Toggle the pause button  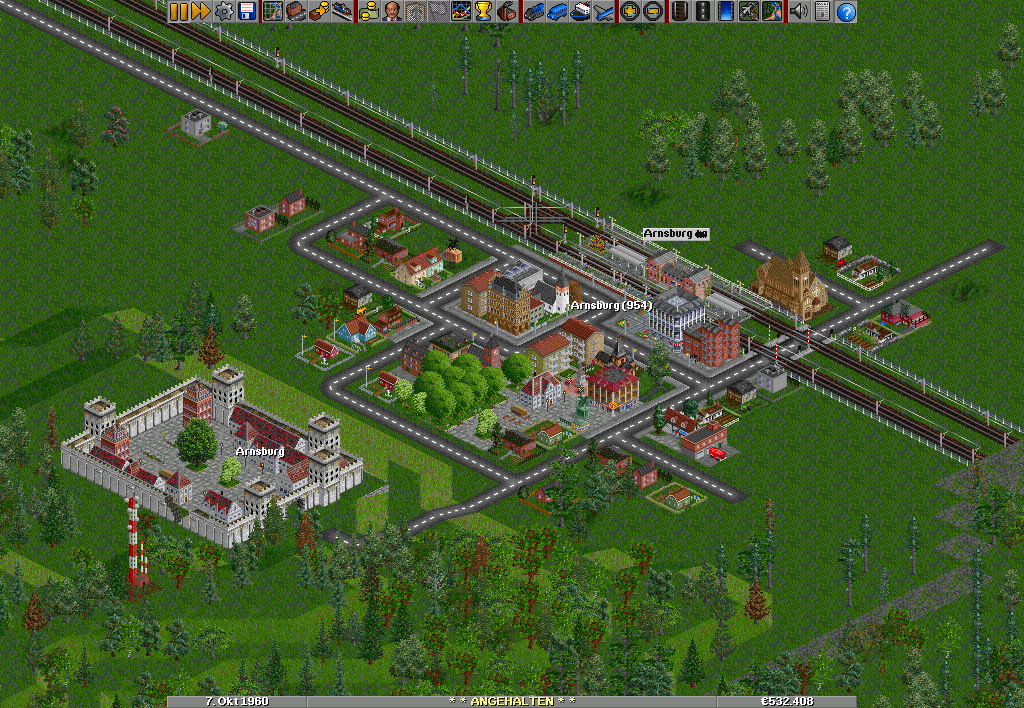[x=178, y=12]
